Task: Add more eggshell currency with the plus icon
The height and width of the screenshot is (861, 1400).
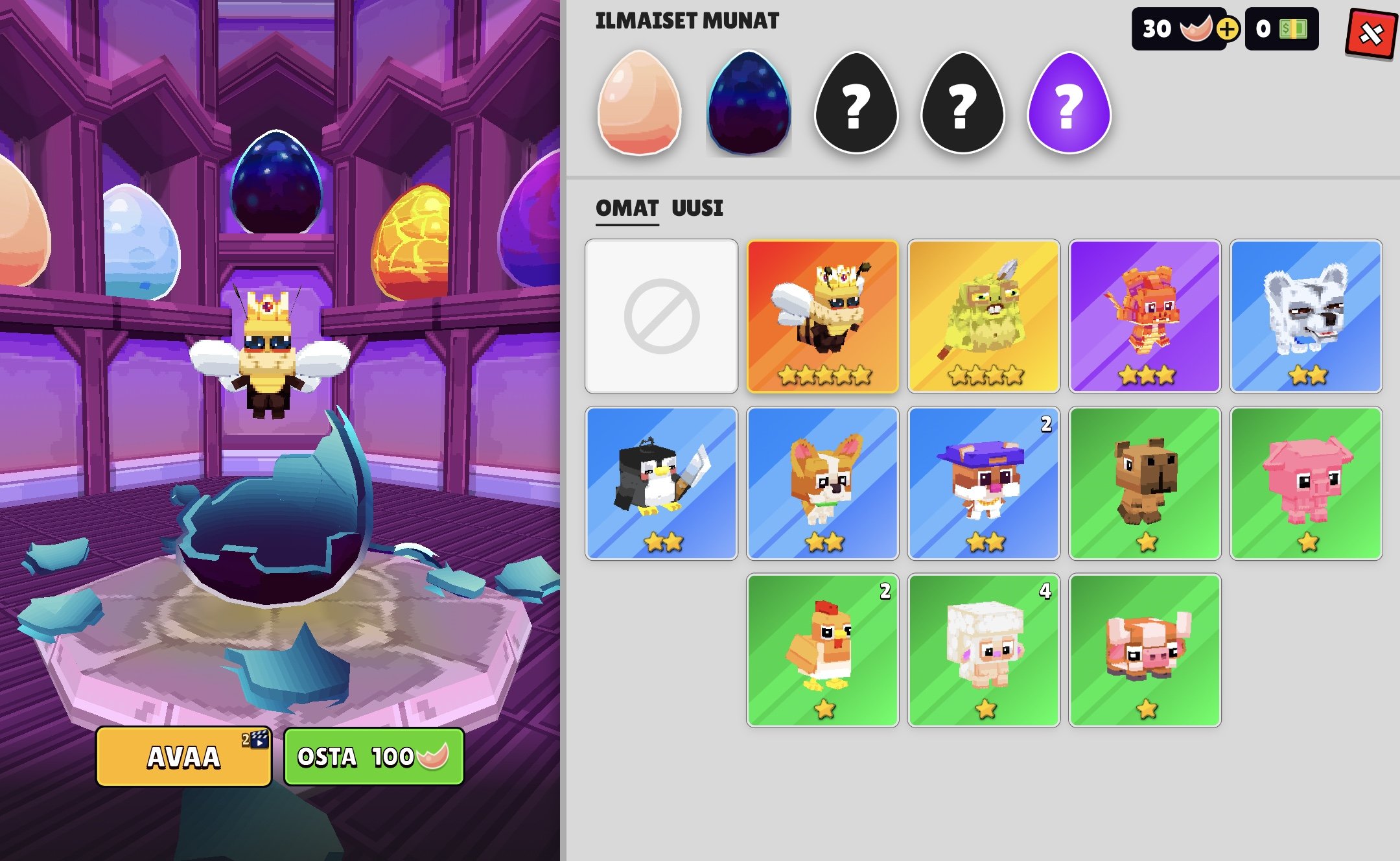Action: pyautogui.click(x=1227, y=29)
